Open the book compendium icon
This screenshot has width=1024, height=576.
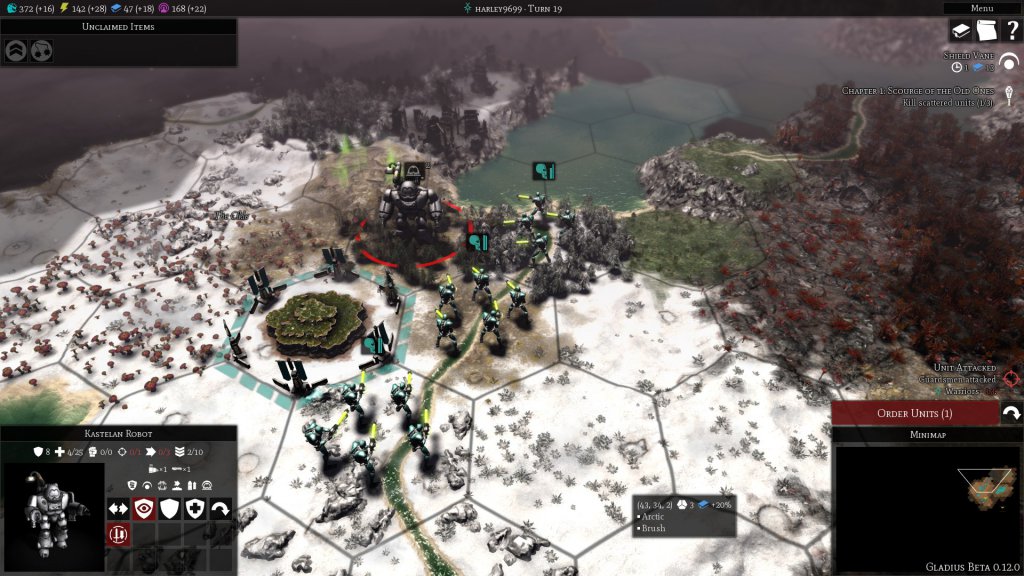pyautogui.click(x=961, y=31)
